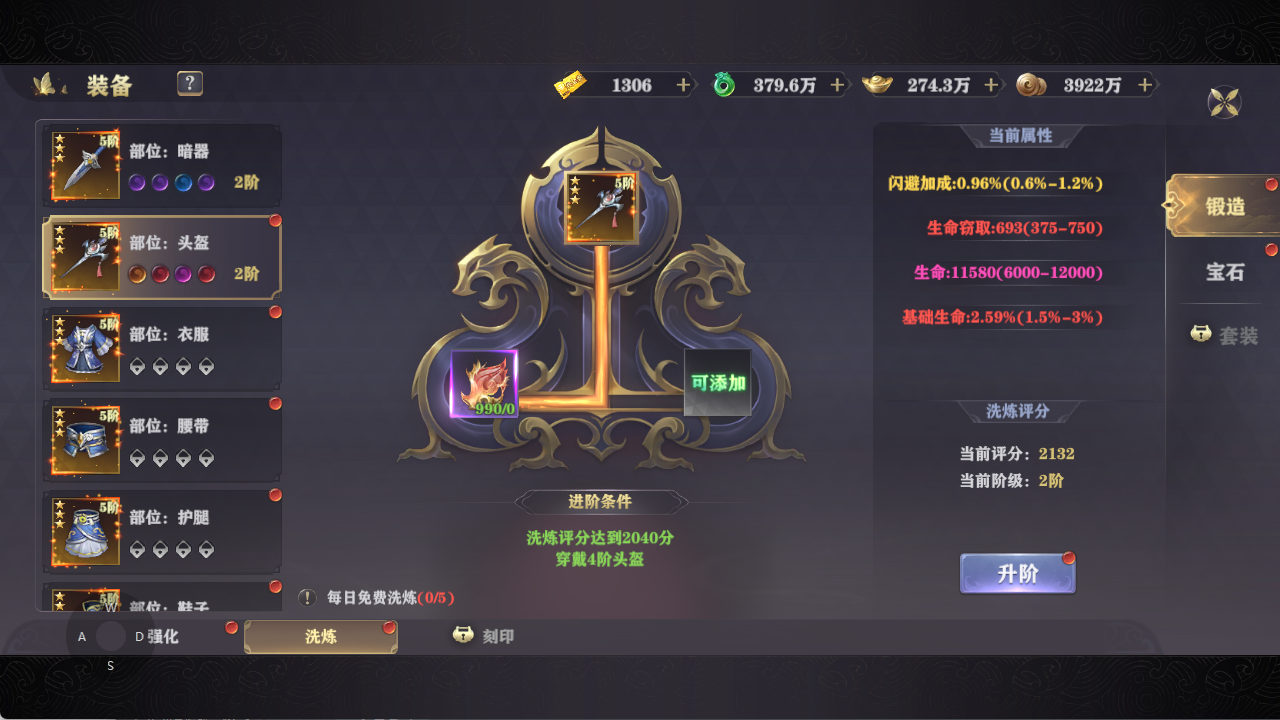Click the plus next to the 1306 currency

tap(682, 85)
